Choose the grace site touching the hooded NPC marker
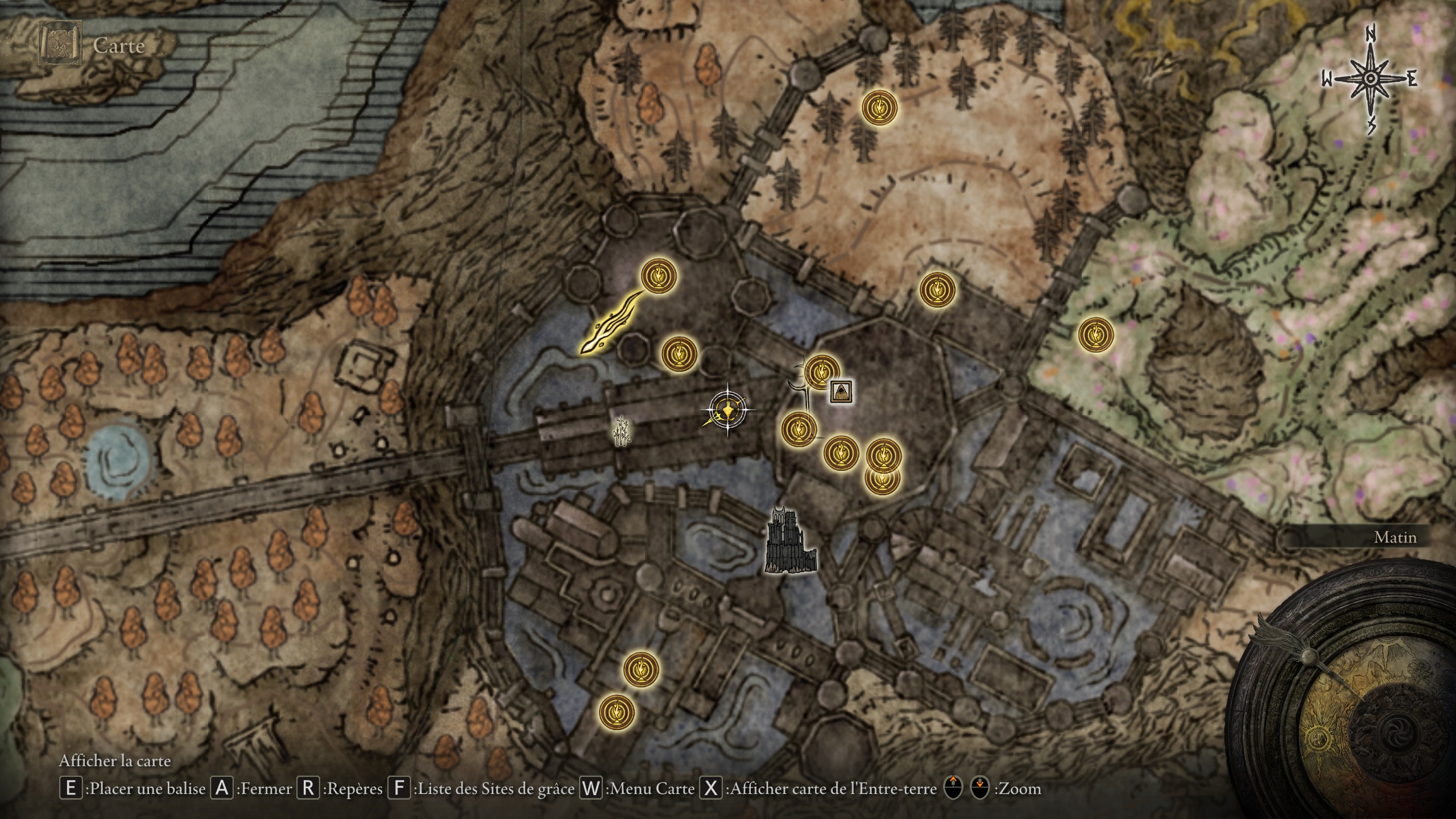This screenshot has height=819, width=1456. [822, 371]
